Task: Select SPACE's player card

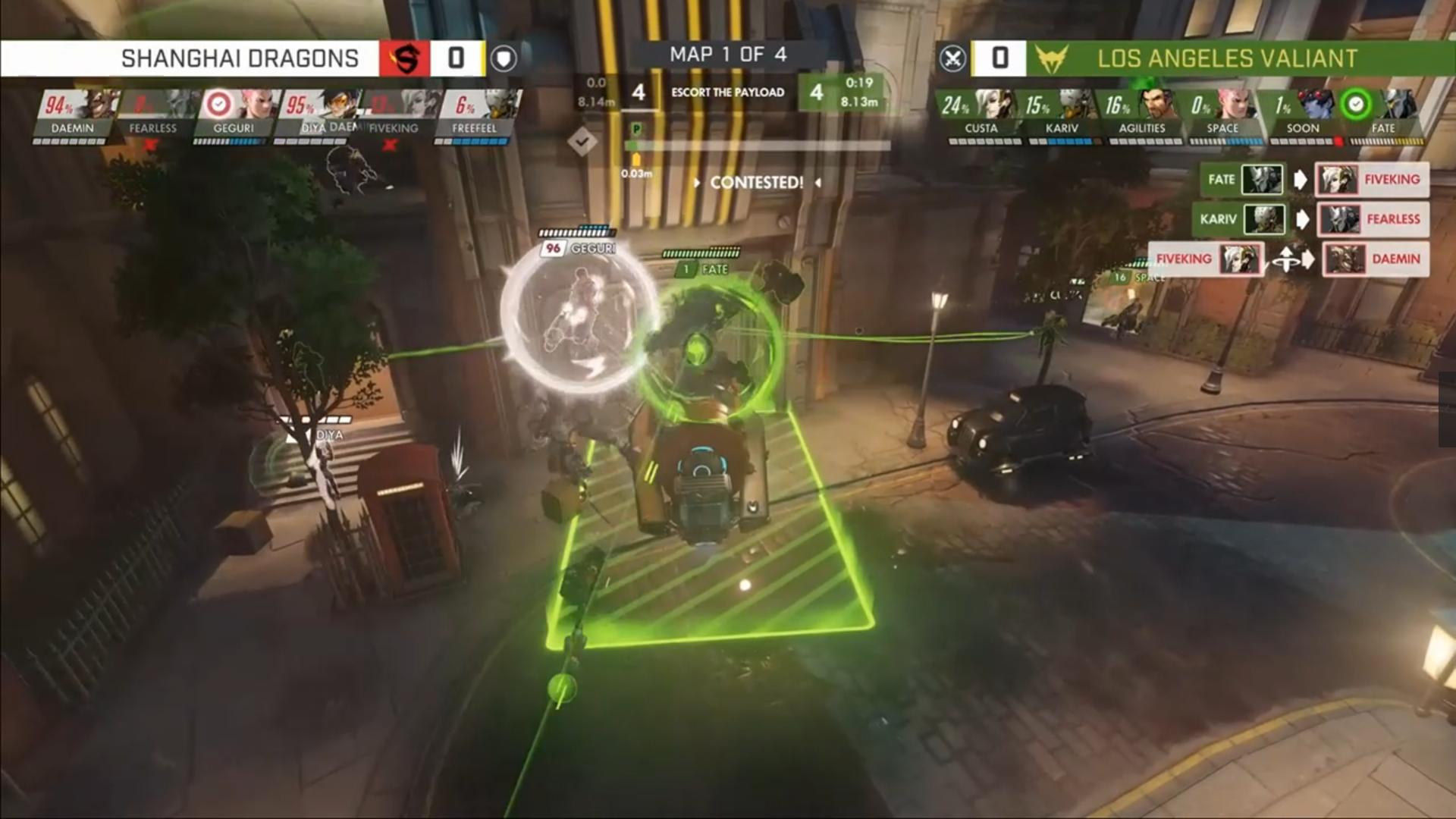Action: click(x=1222, y=114)
